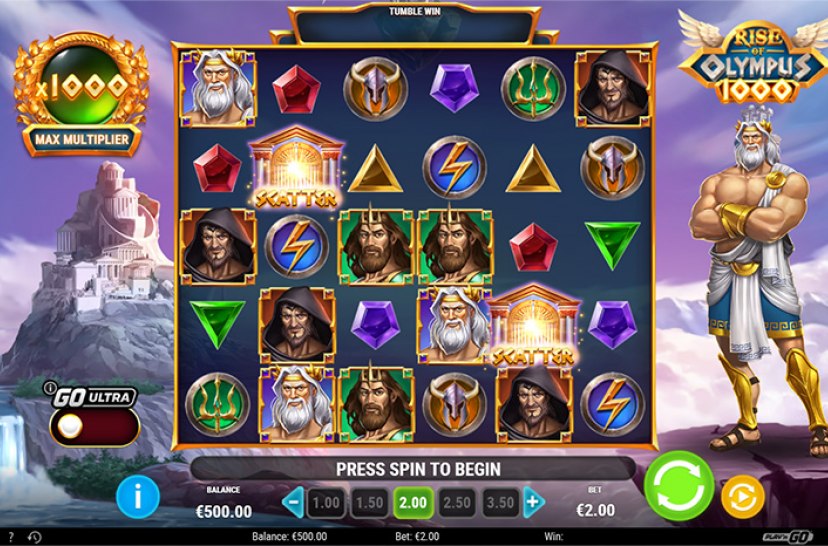Select the 2.00 bet value
The width and height of the screenshot is (828, 546).
(412, 501)
